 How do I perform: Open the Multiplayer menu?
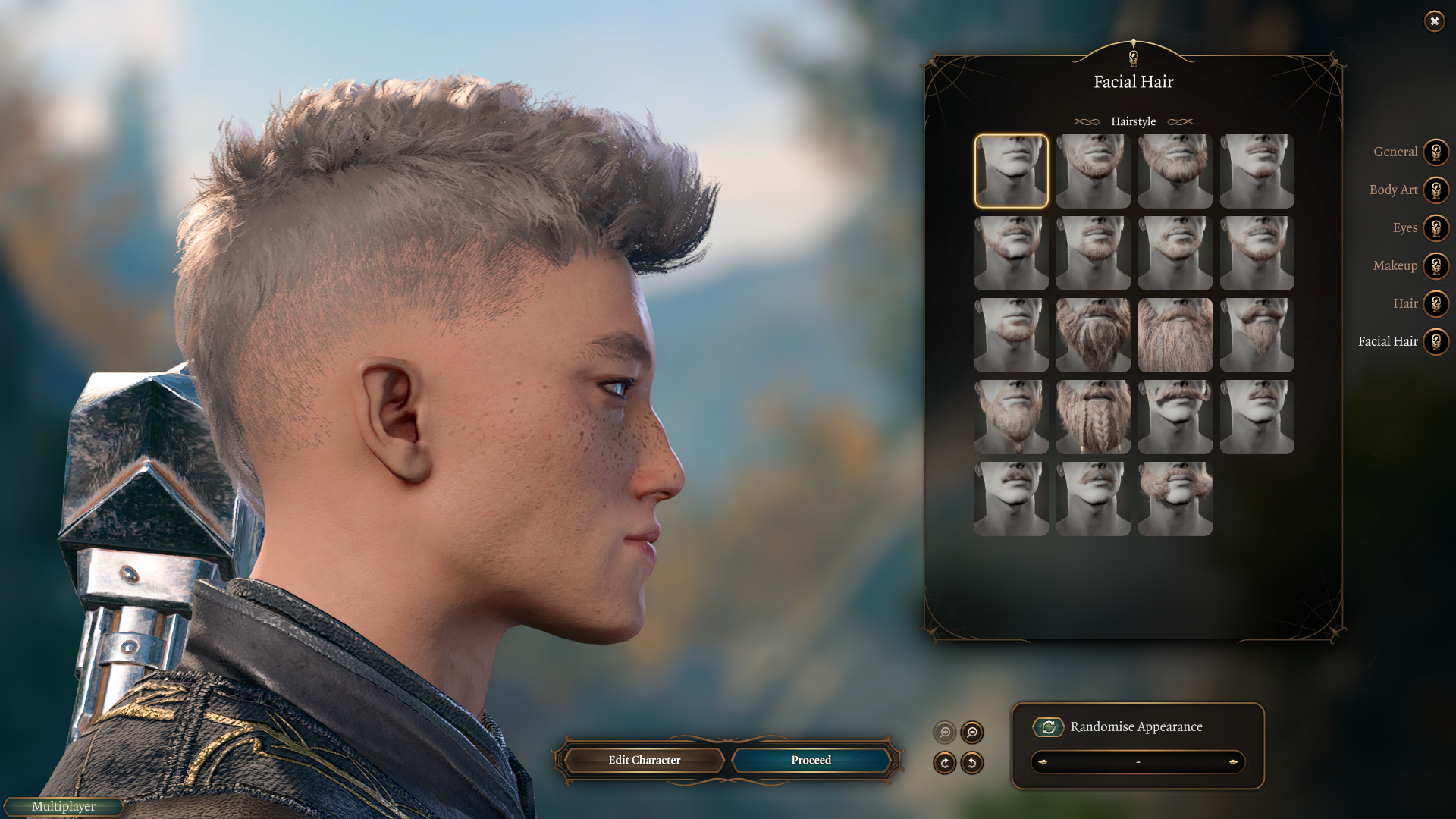[63, 806]
